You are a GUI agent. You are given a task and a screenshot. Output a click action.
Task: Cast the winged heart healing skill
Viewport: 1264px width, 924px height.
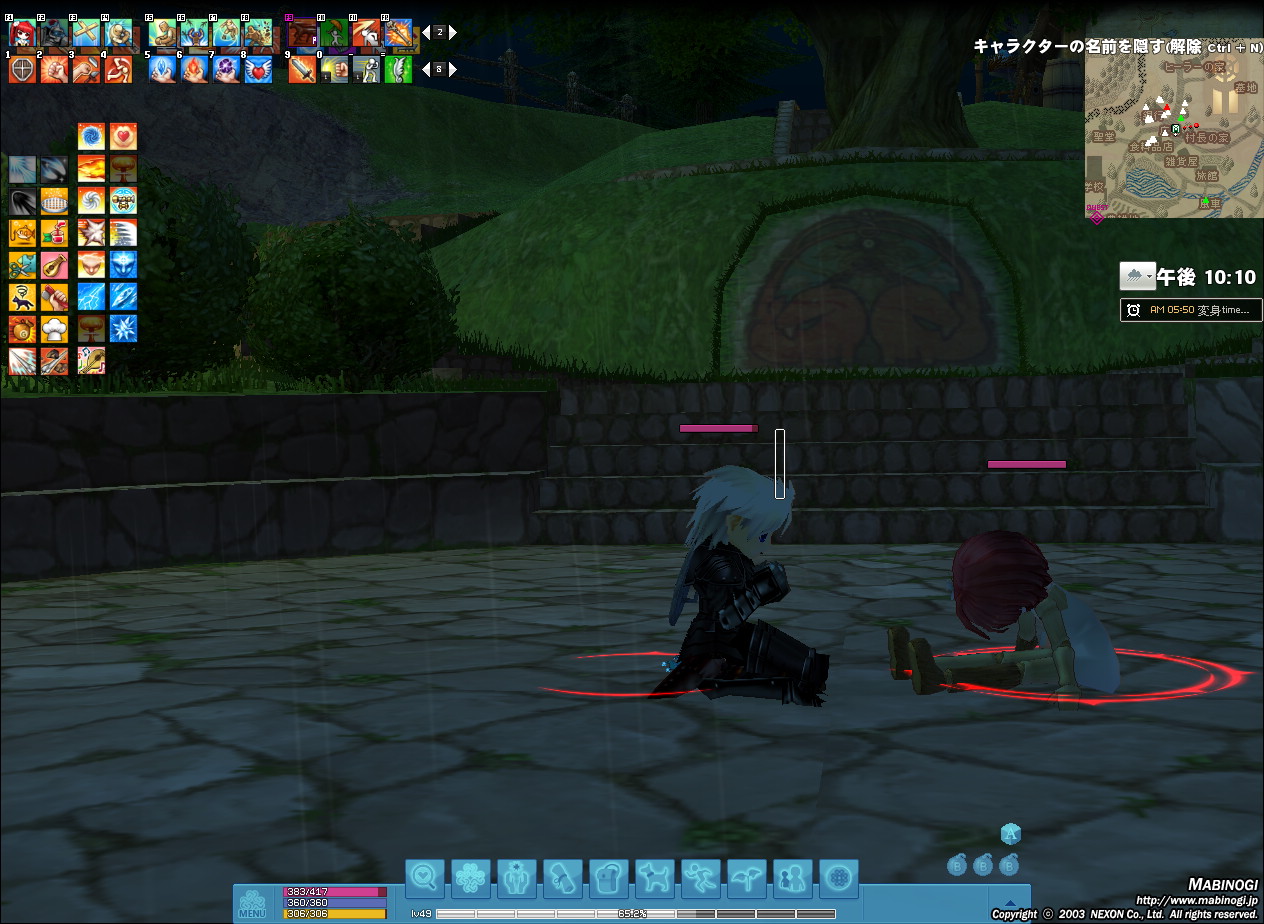click(x=258, y=69)
